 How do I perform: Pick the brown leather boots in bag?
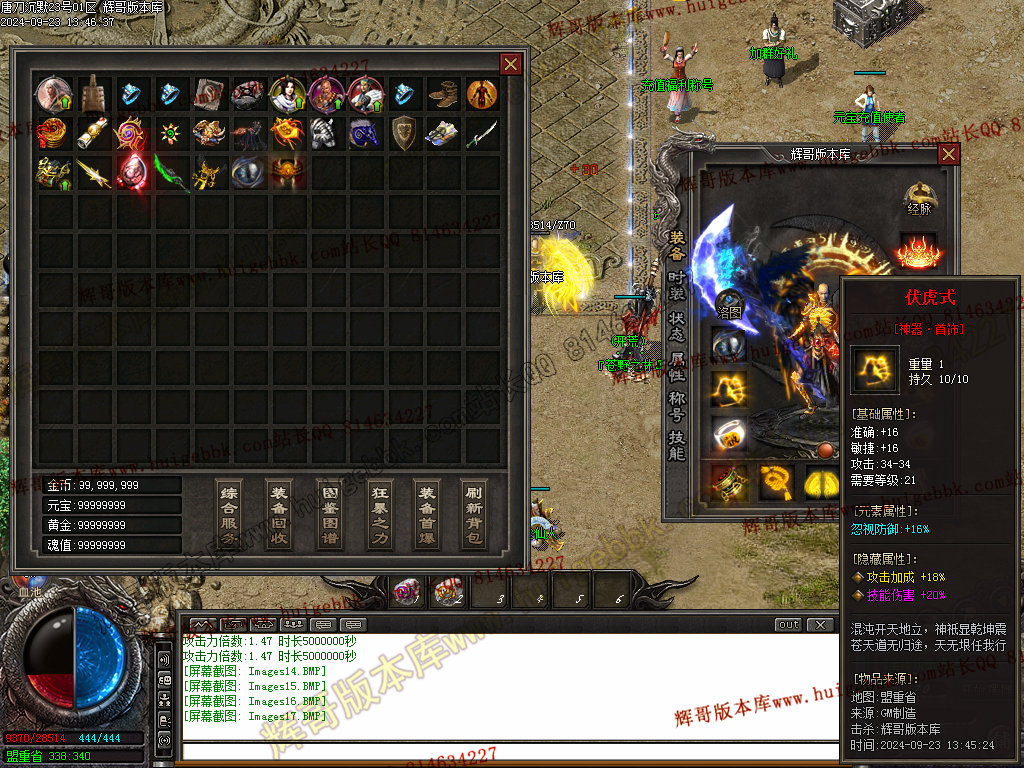tap(442, 94)
